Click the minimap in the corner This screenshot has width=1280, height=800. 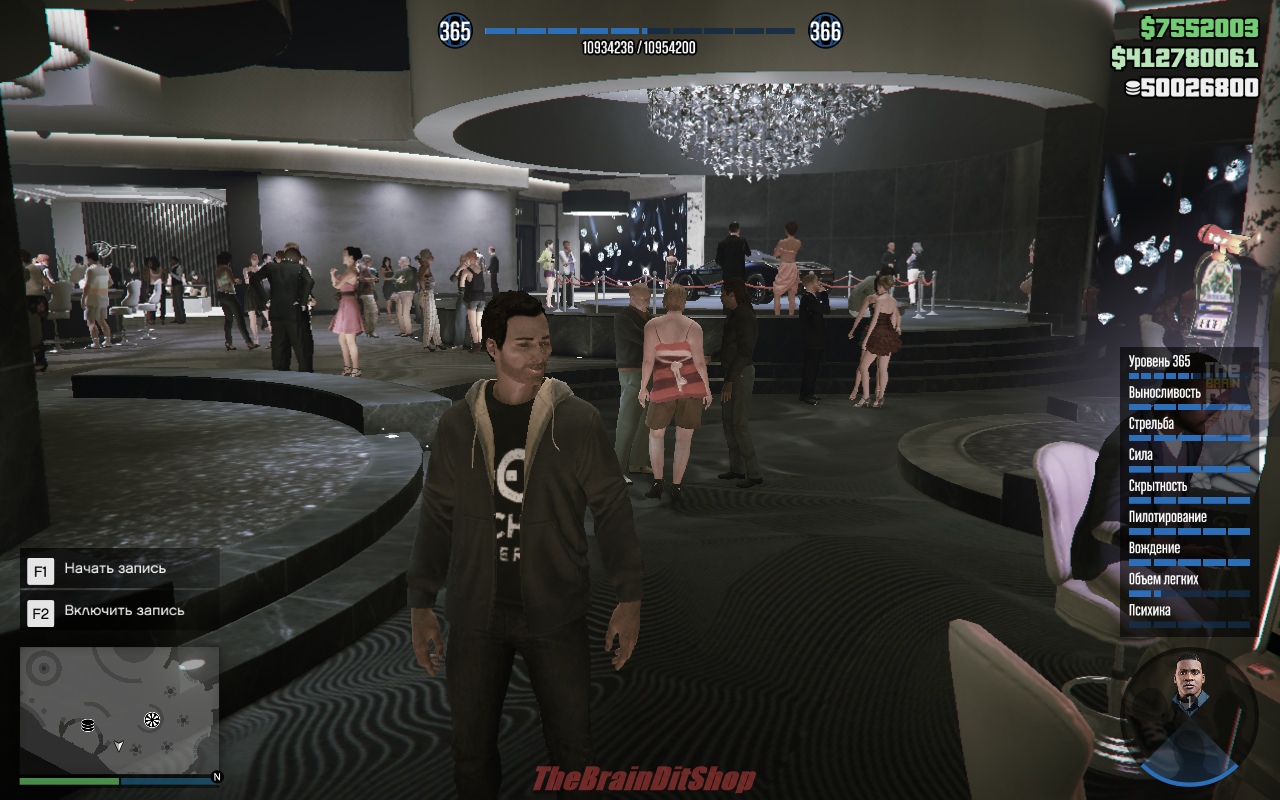pyautogui.click(x=119, y=710)
